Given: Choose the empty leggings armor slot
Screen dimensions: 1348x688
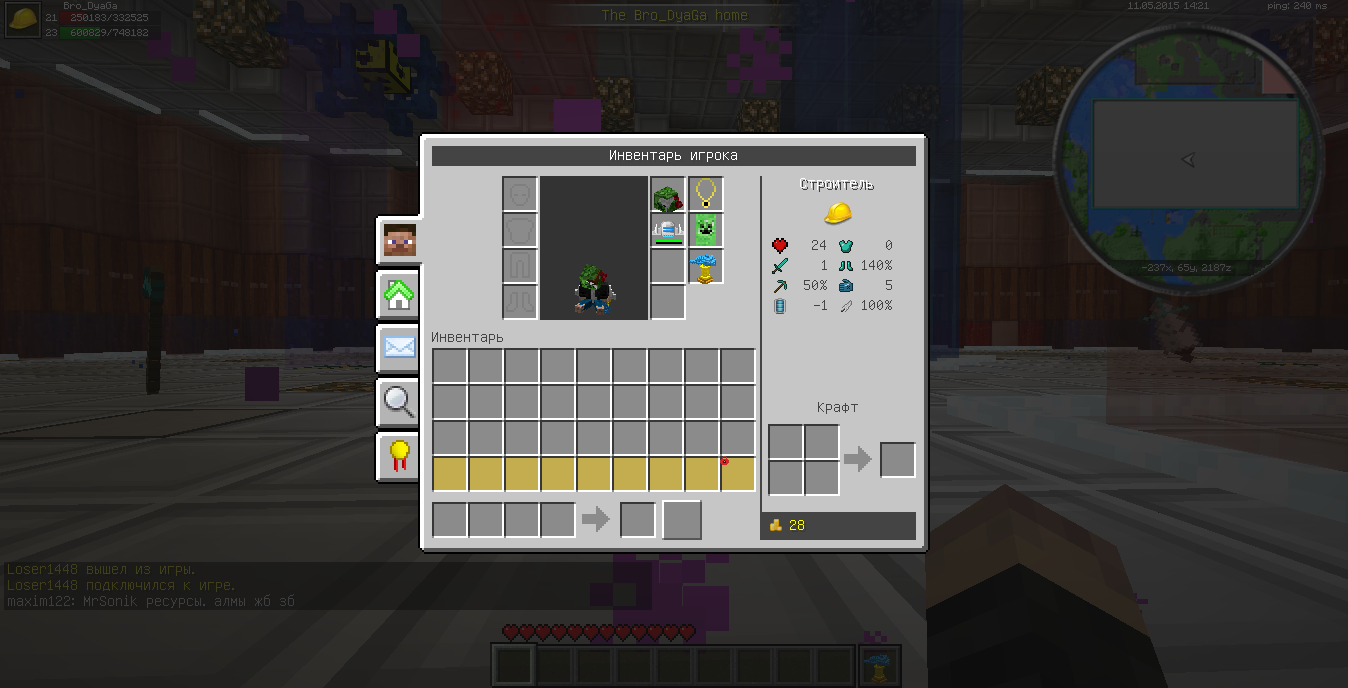Looking at the screenshot, I should [x=520, y=267].
